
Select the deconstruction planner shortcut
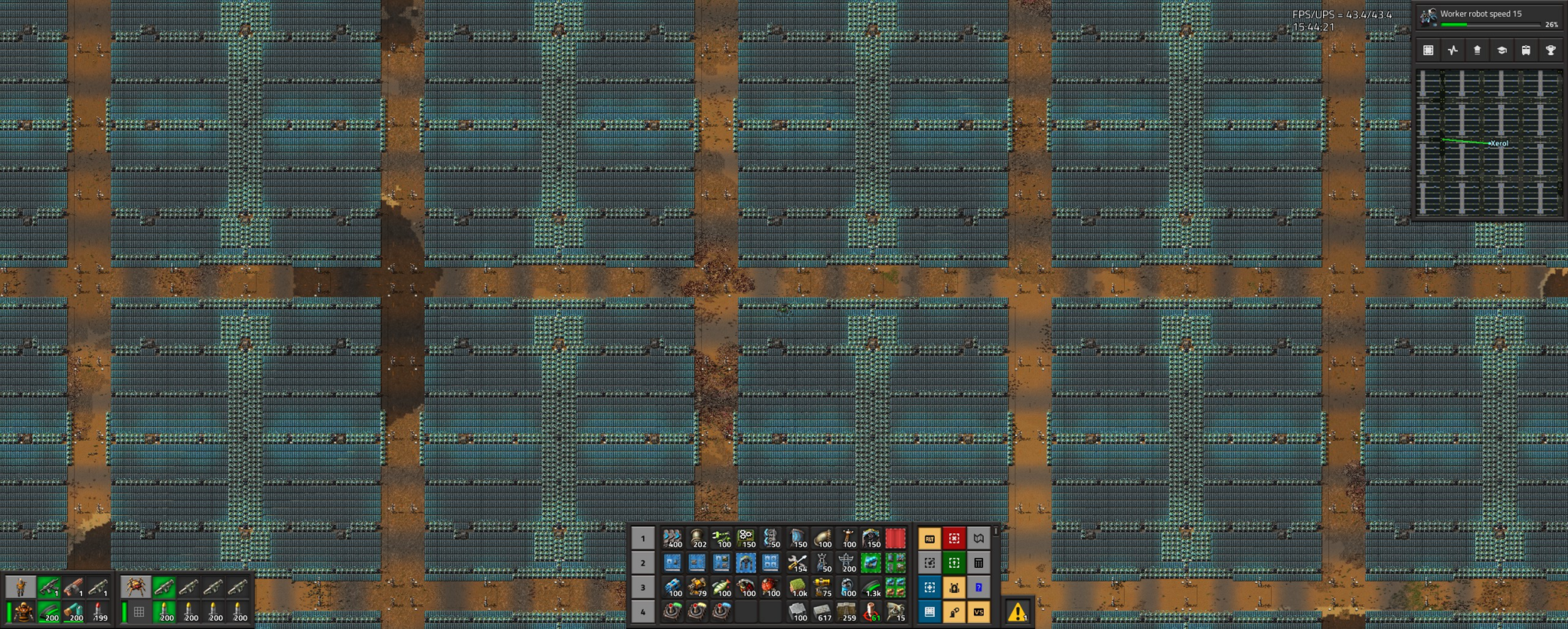(954, 538)
